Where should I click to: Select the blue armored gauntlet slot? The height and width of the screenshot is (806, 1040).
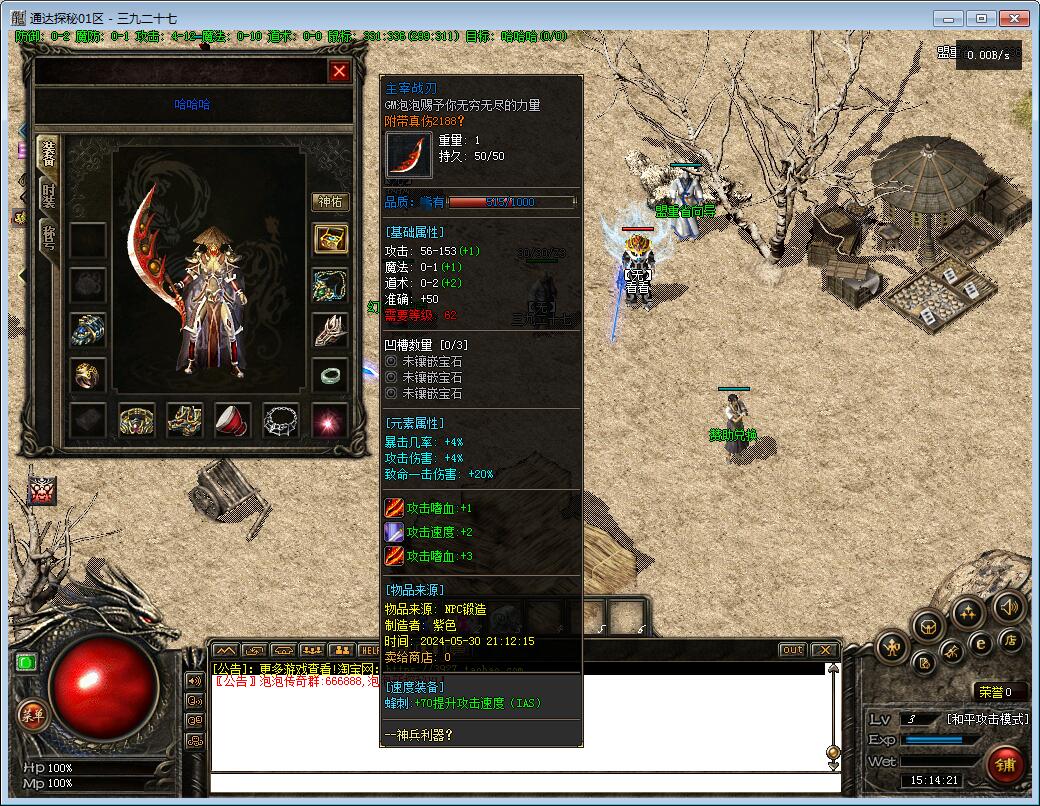tap(88, 329)
